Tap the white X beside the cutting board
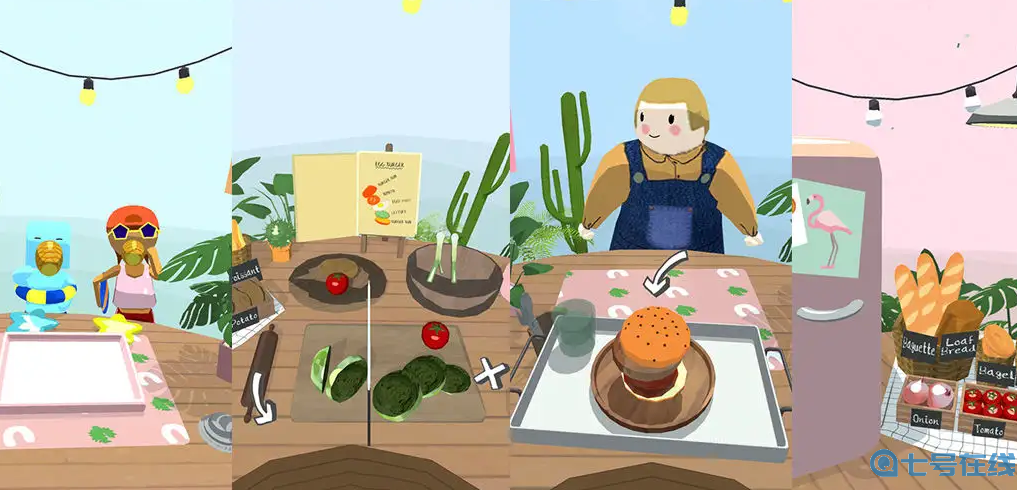 [x=490, y=374]
